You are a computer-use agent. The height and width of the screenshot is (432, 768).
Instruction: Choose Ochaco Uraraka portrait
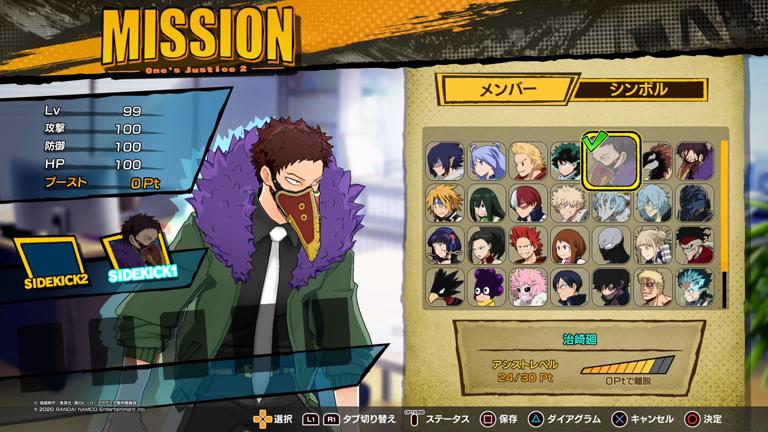(x=569, y=245)
